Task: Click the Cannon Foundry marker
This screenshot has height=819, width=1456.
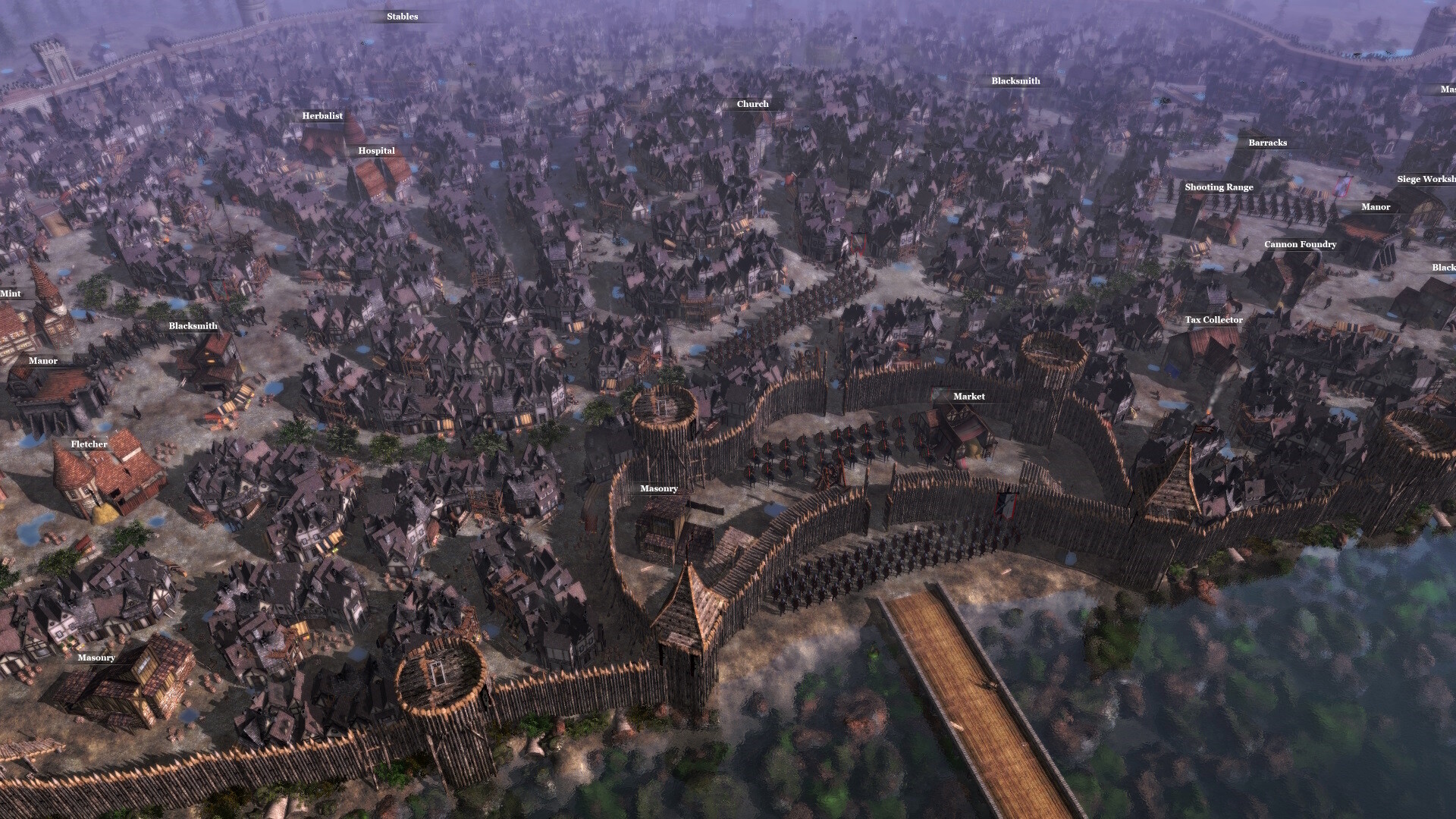Action: tap(1300, 244)
